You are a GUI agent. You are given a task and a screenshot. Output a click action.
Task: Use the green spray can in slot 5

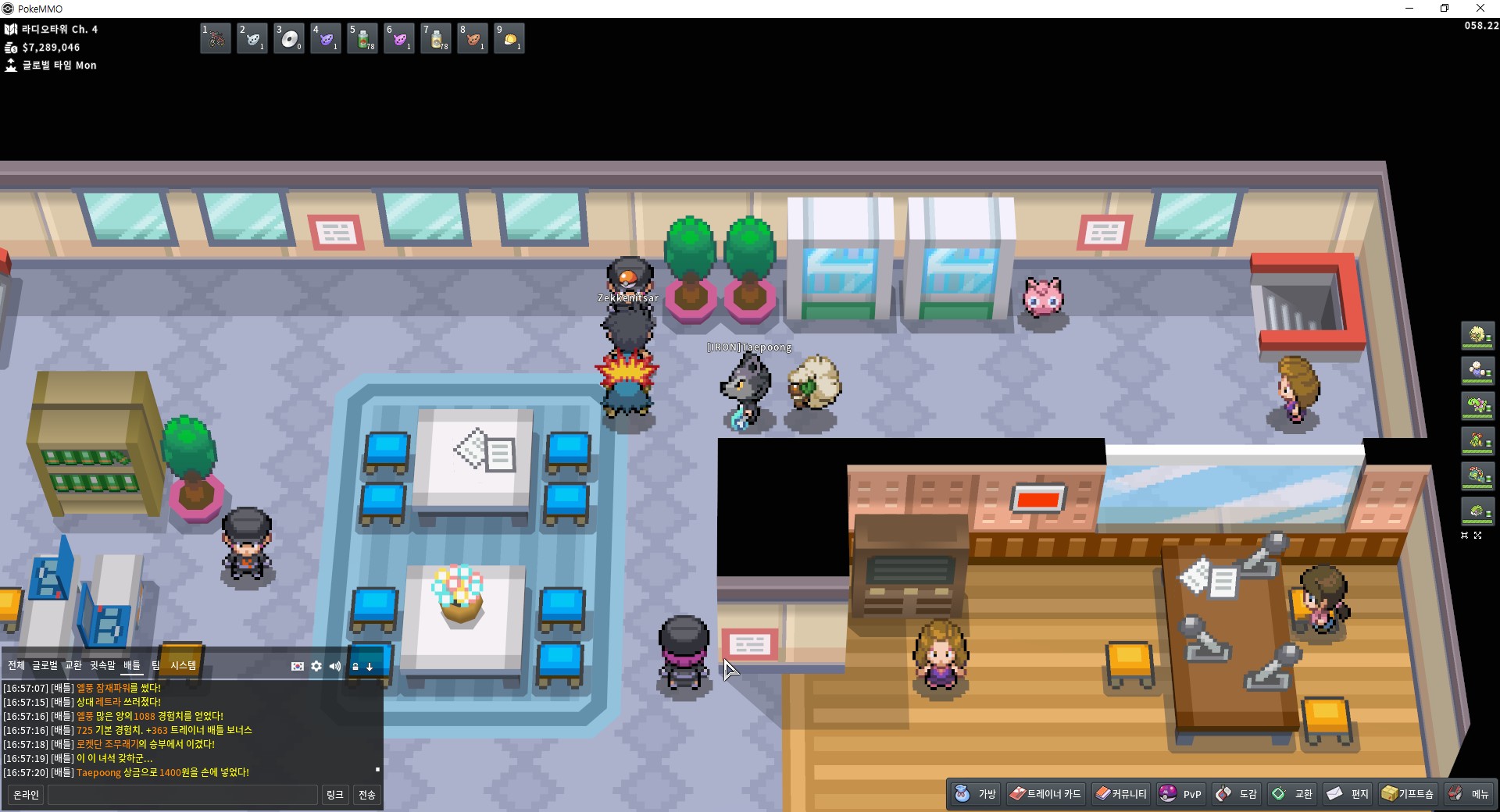[362, 38]
